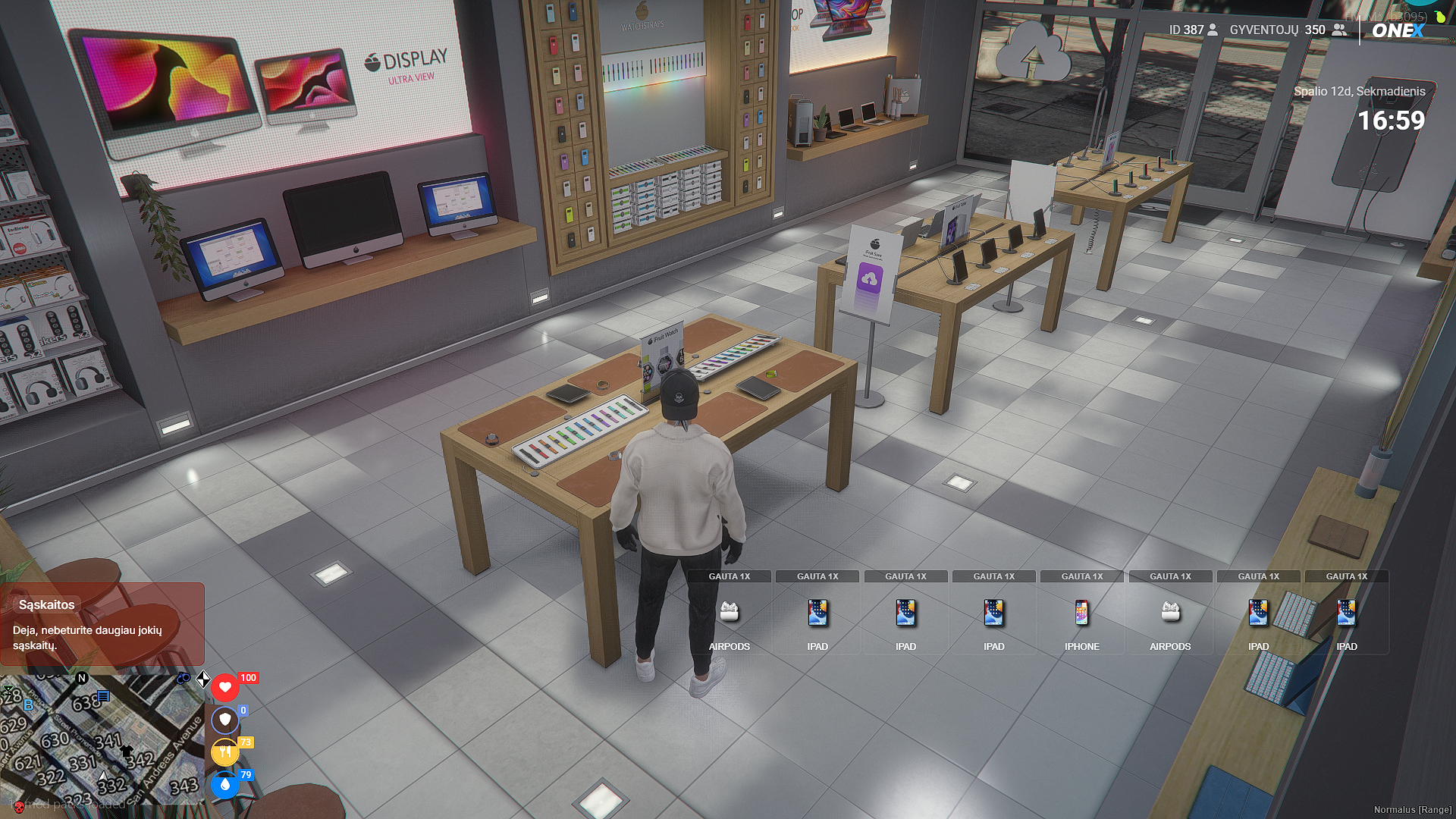Click the yellow fork-and-knife hunger icon
Image resolution: width=1456 pixels, height=819 pixels.
224,752
